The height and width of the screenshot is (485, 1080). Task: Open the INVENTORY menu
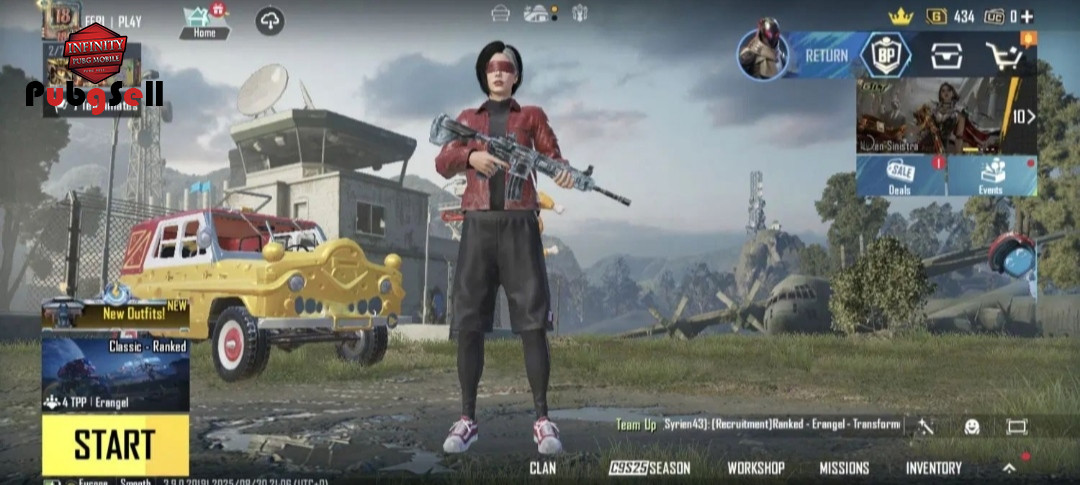tap(933, 468)
